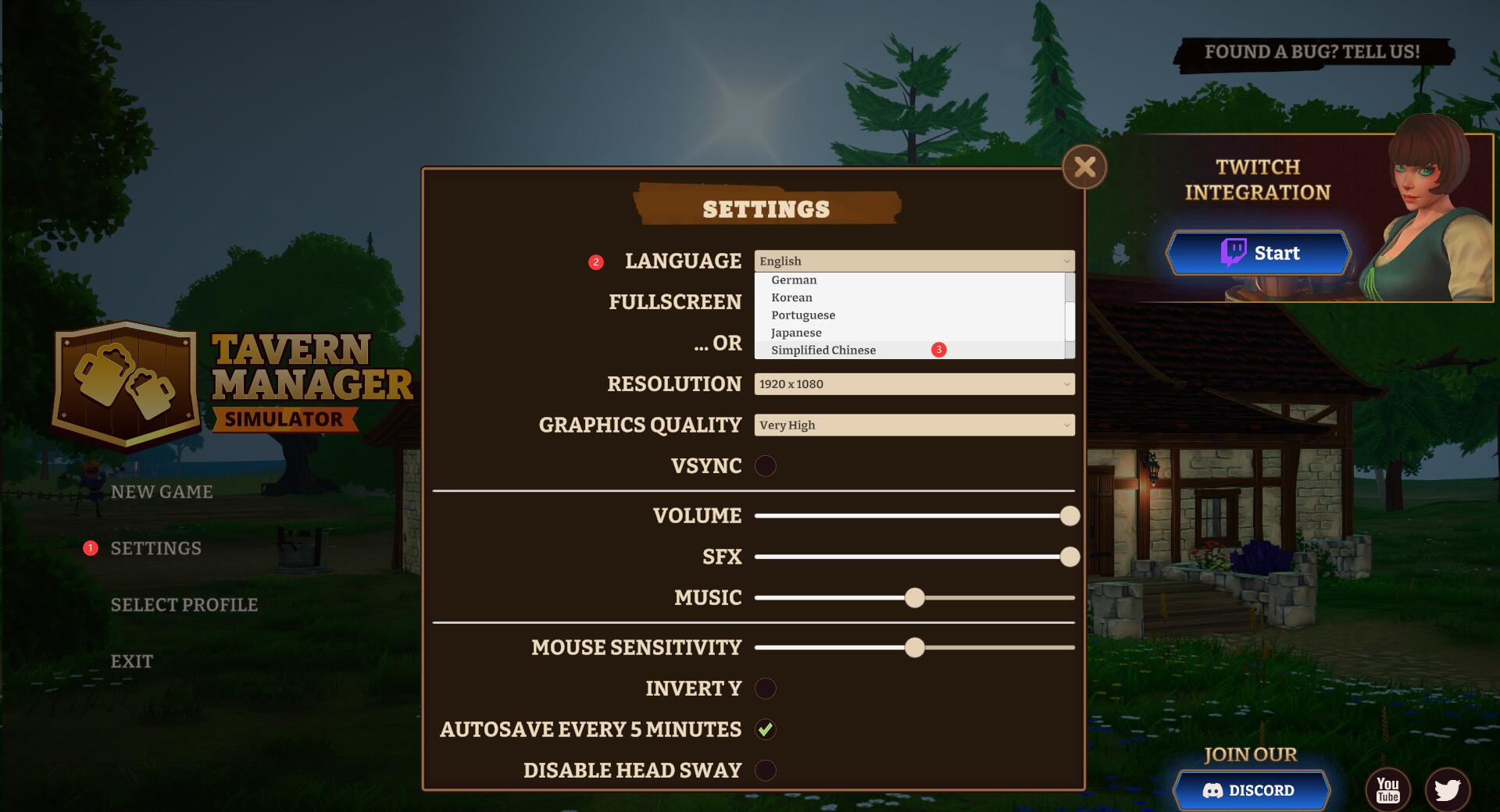Pick Portuguese in the language list

[803, 315]
